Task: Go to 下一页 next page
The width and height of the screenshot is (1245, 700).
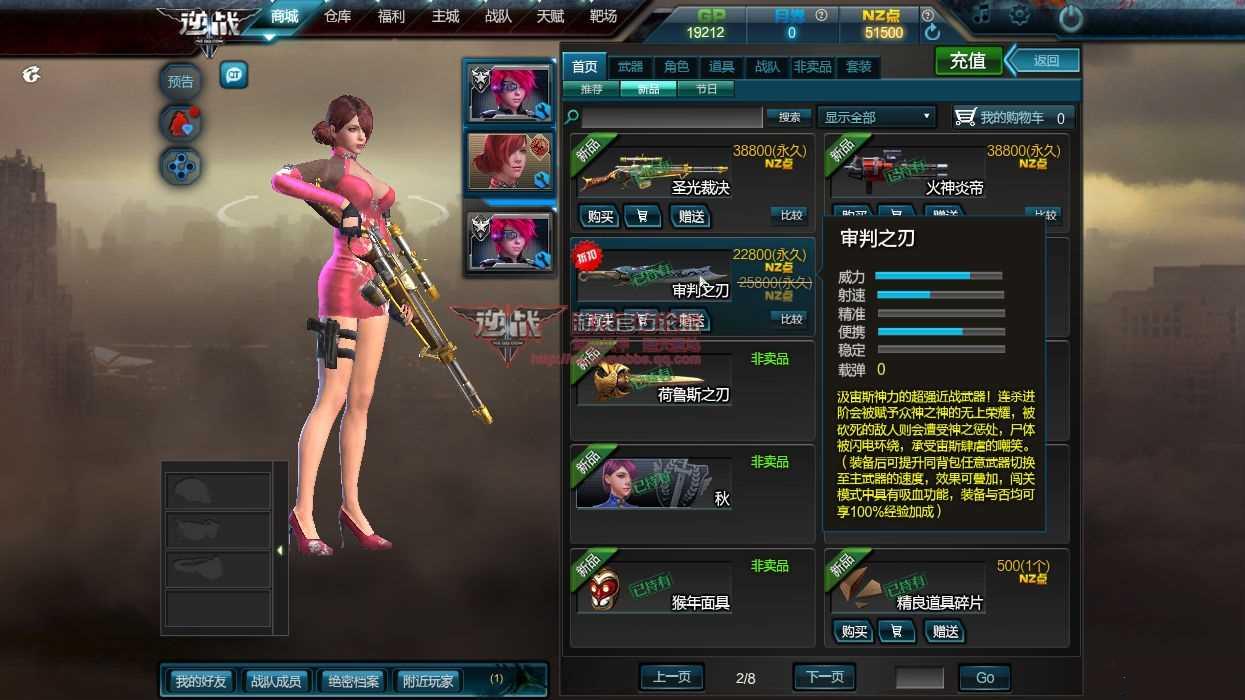Action: [824, 677]
